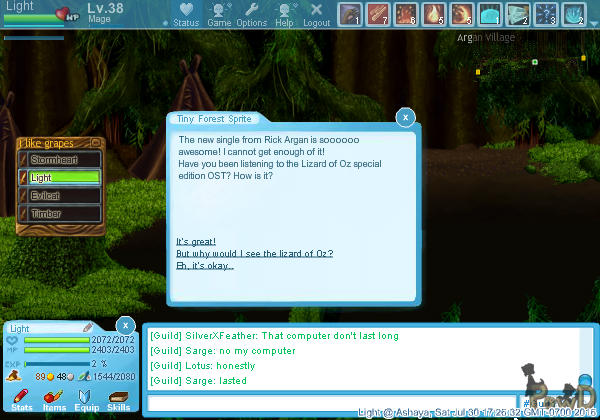Viewport: 600px width, 420px height.
Task: Open the Status menu
Action: click(186, 14)
